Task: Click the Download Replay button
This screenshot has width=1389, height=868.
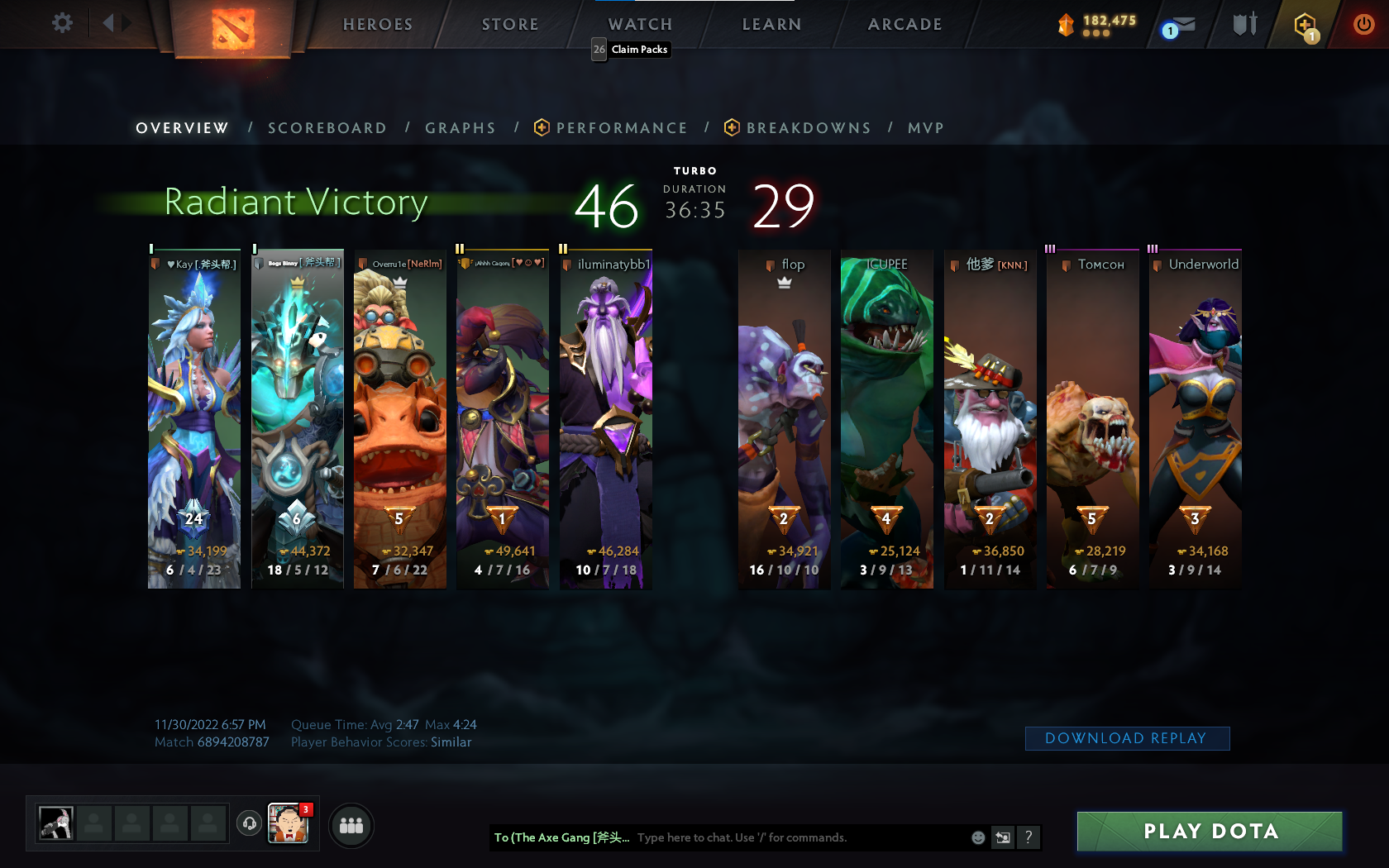Action: point(1127,738)
